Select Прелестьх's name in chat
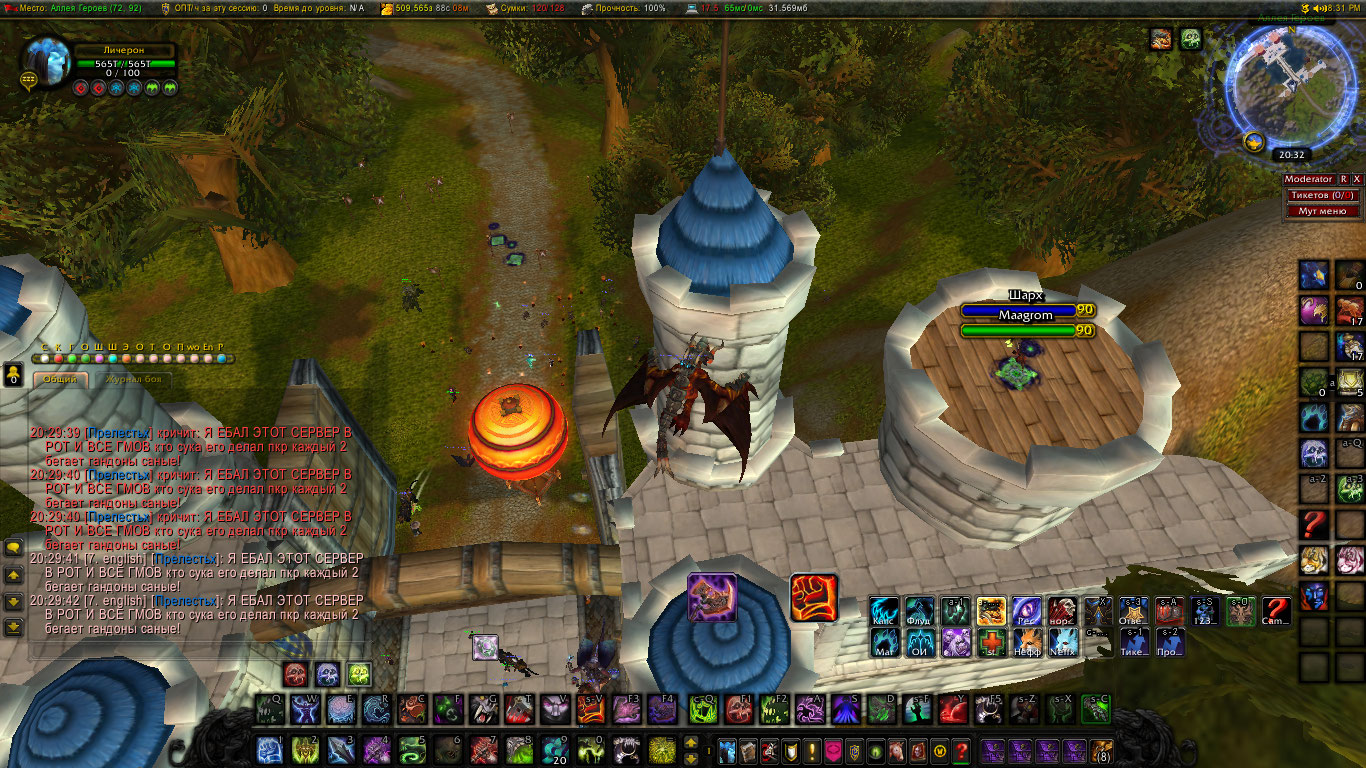The height and width of the screenshot is (768, 1366). click(x=119, y=434)
